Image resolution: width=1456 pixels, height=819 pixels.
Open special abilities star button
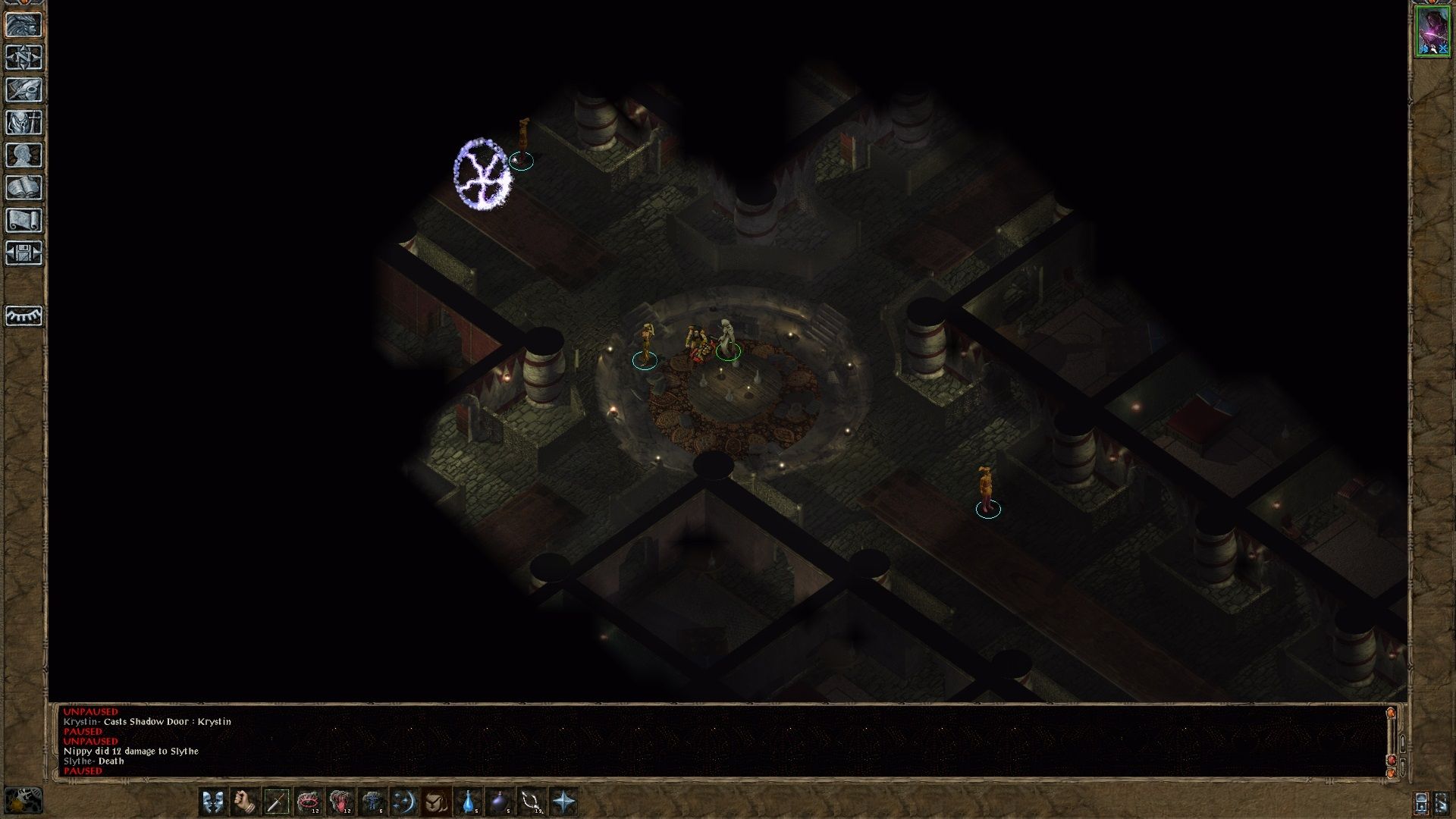pos(563,801)
